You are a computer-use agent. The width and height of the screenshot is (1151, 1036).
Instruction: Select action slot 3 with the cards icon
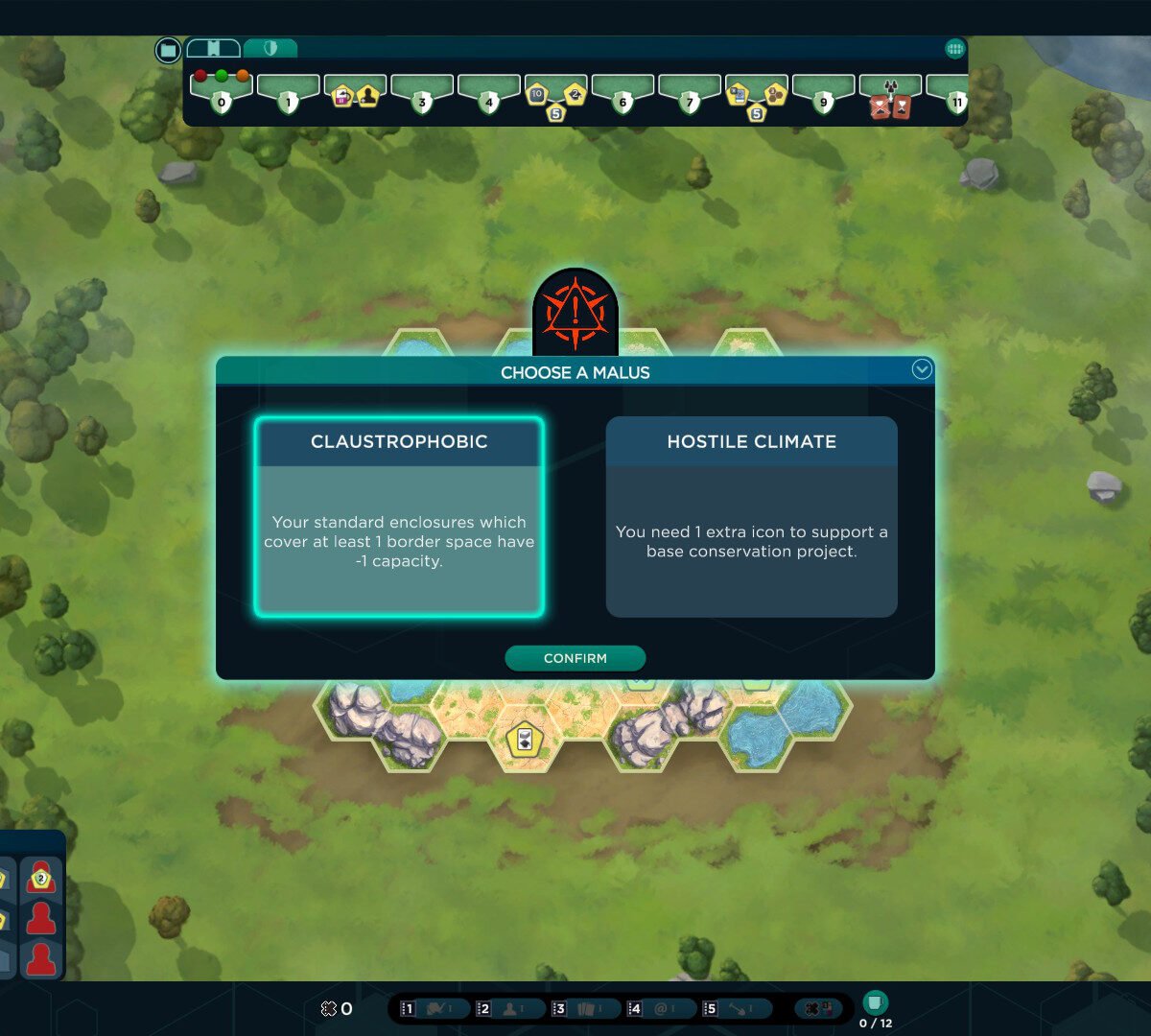tap(582, 1008)
